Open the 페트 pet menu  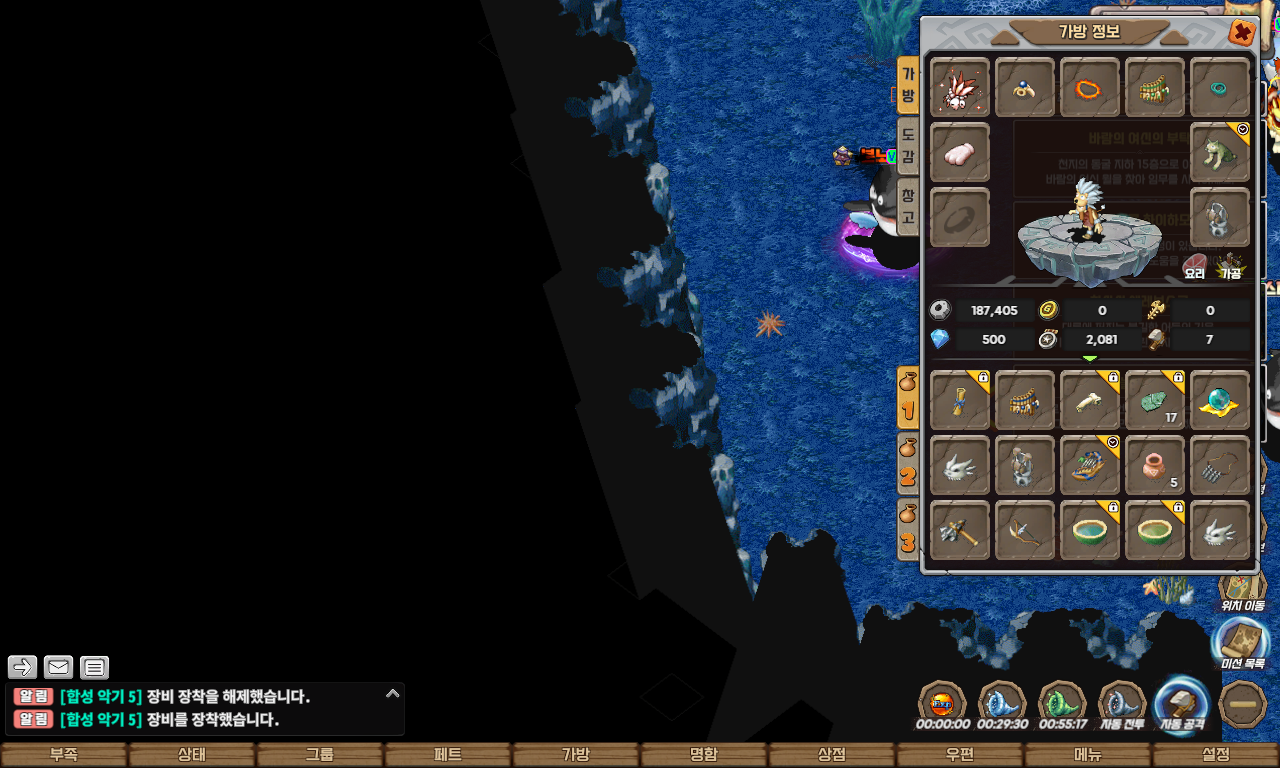(447, 755)
